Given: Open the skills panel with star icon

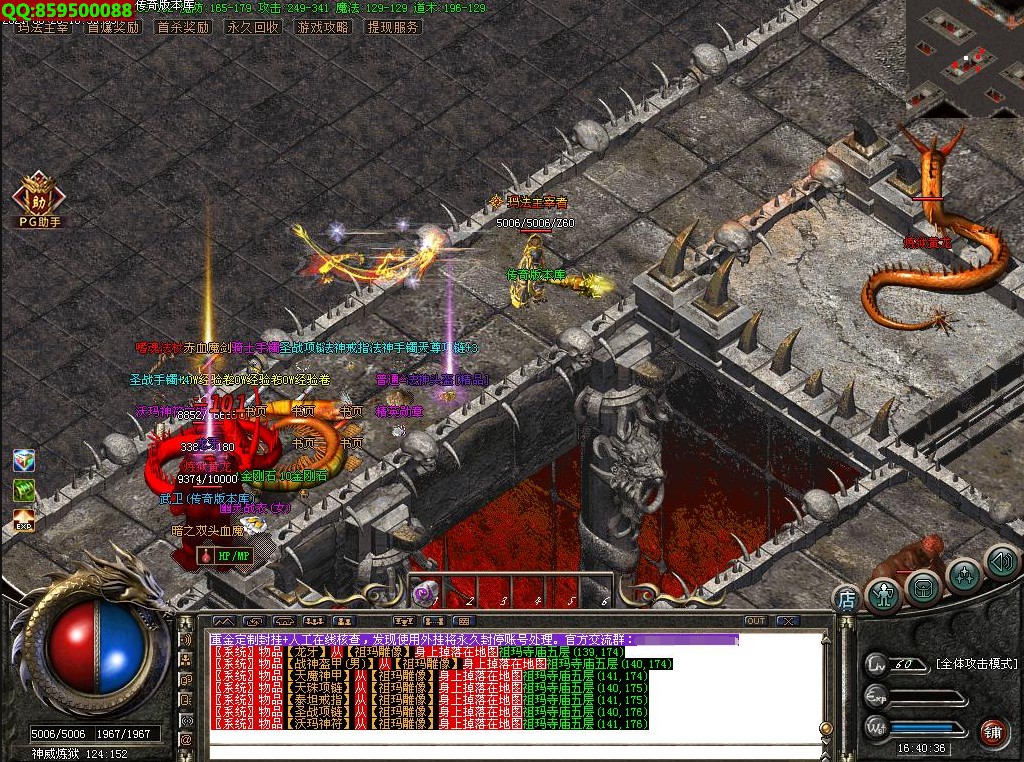Looking at the screenshot, I should pyautogui.click(x=964, y=575).
